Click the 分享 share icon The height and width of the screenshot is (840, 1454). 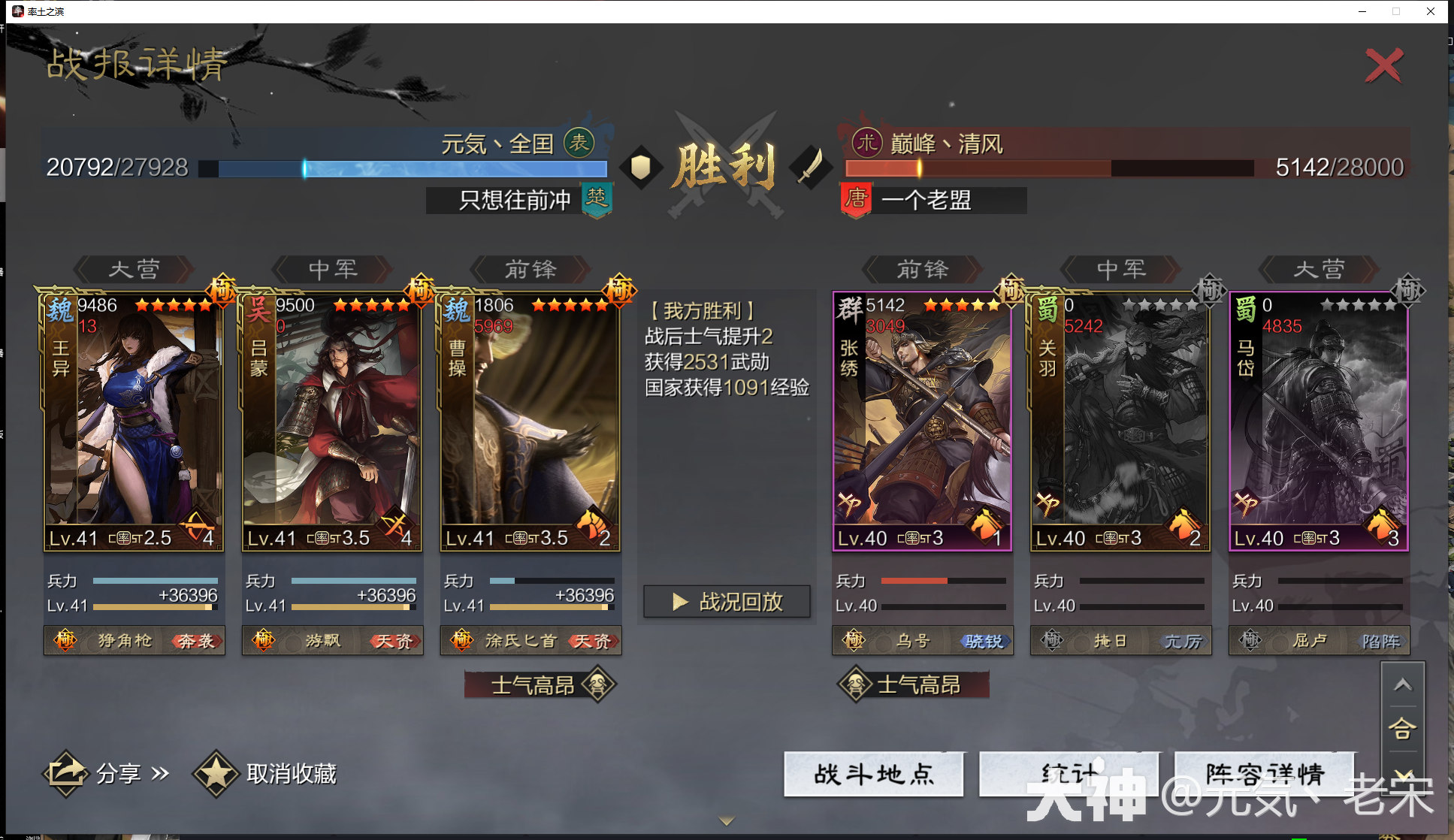[x=66, y=772]
